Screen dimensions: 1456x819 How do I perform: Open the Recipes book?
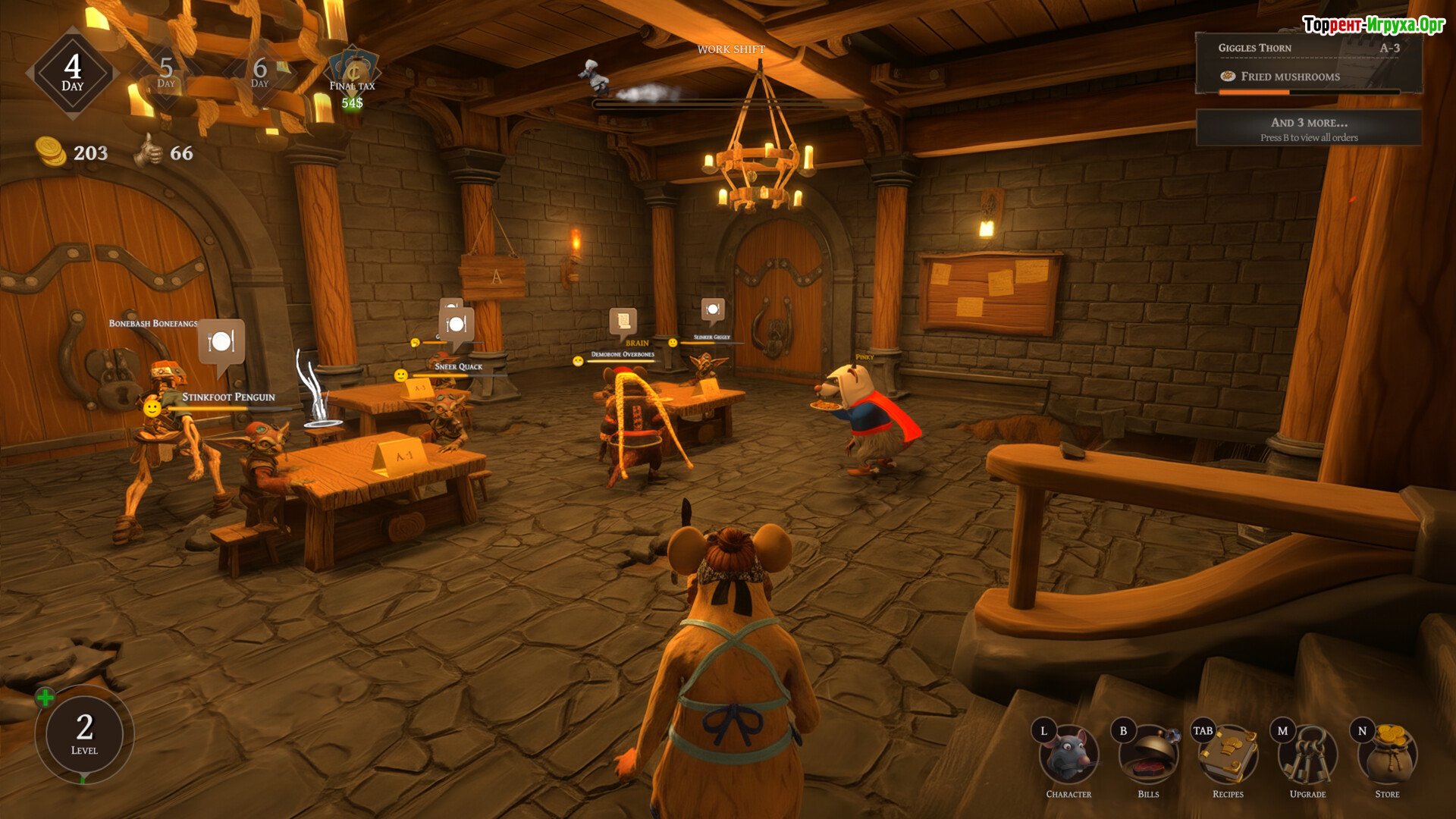(x=1228, y=755)
